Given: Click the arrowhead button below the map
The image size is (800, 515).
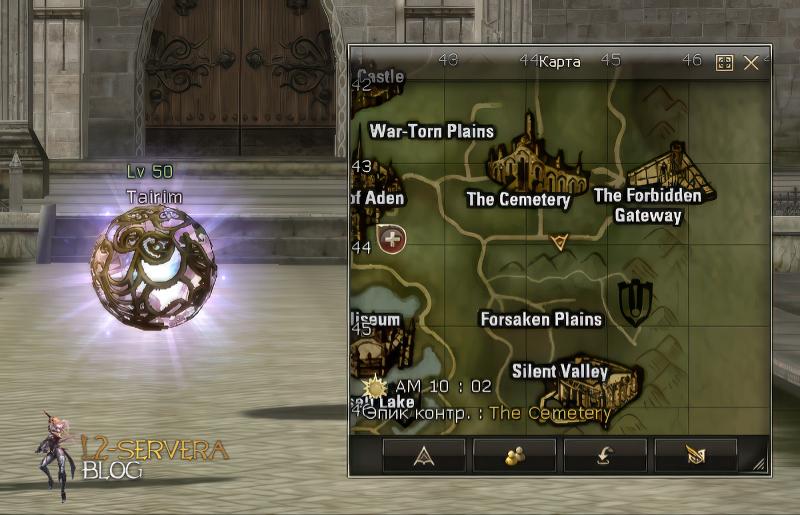Looking at the screenshot, I should coord(424,455).
